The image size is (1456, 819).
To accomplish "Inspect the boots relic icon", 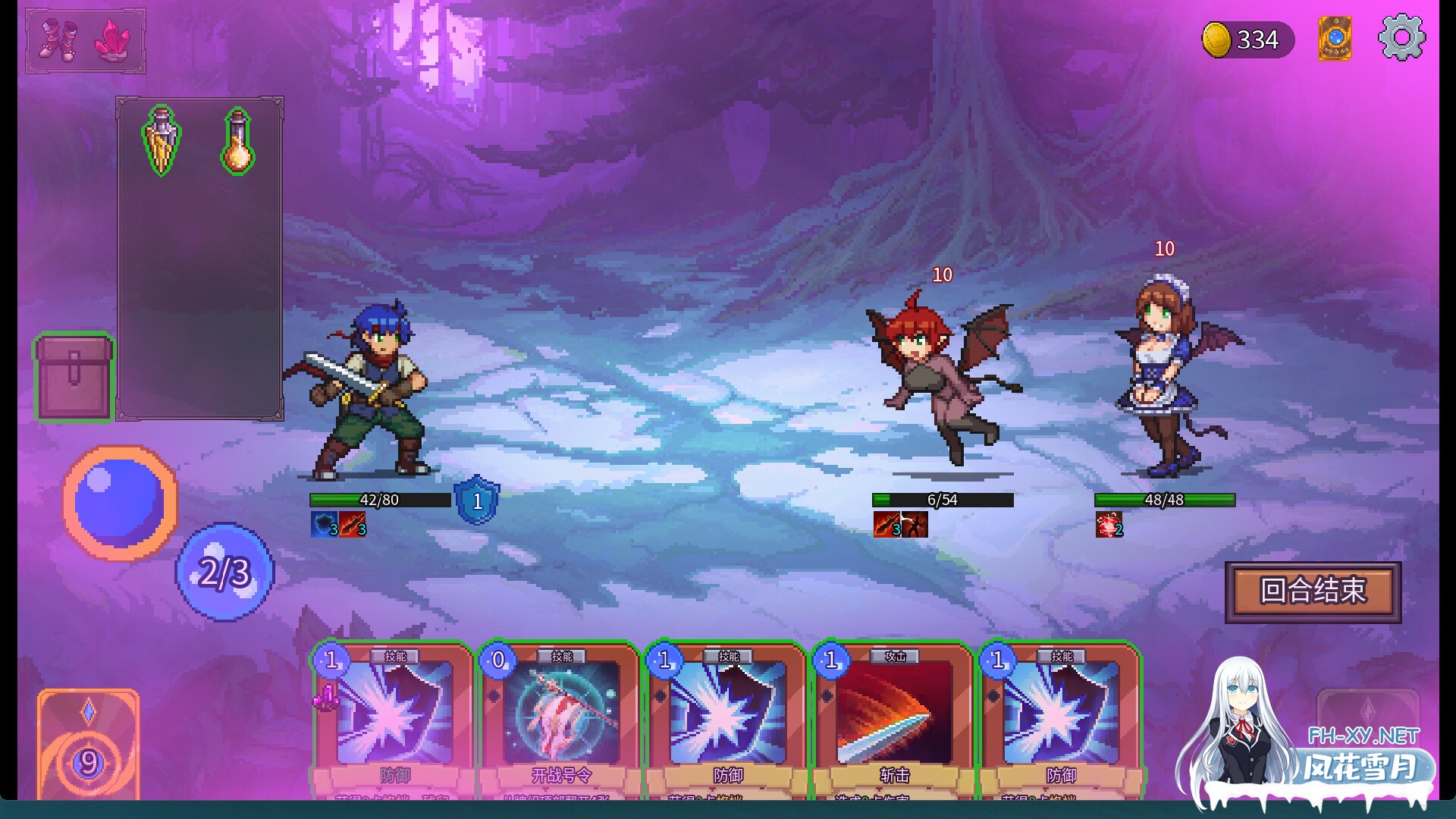I will click(x=58, y=40).
